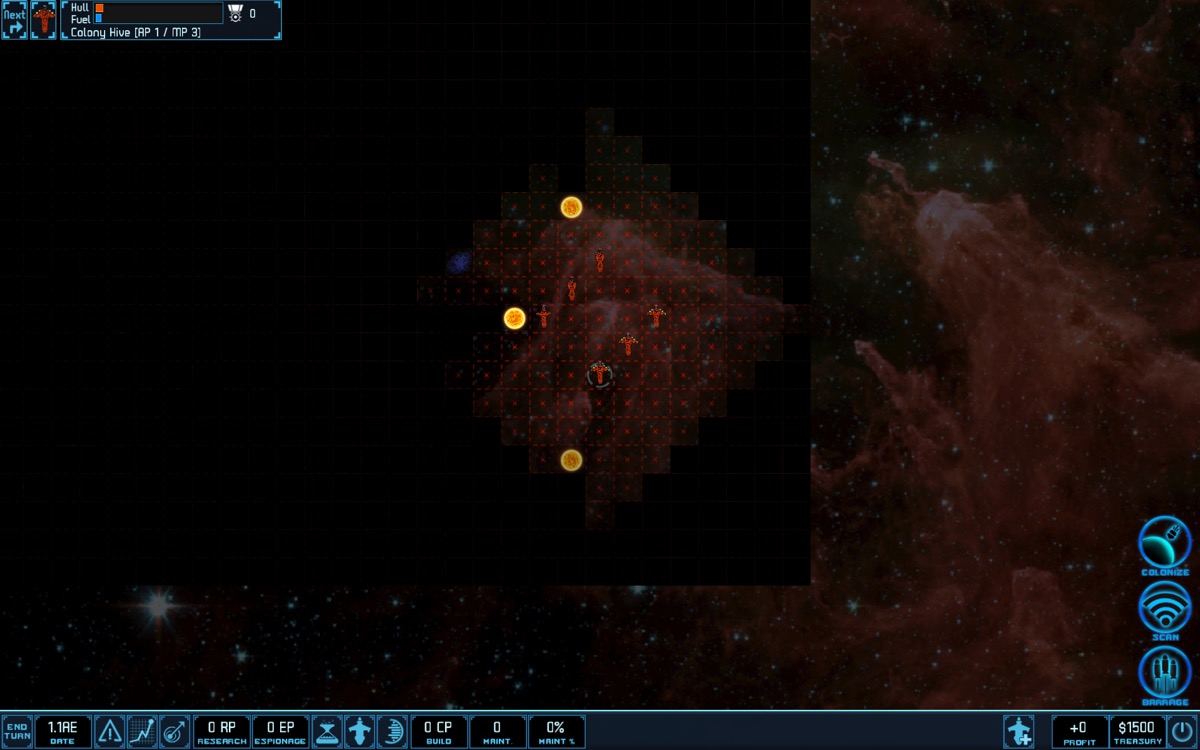Image resolution: width=1200 pixels, height=750 pixels.
Task: Fire the Barrage ability
Action: click(x=1164, y=673)
